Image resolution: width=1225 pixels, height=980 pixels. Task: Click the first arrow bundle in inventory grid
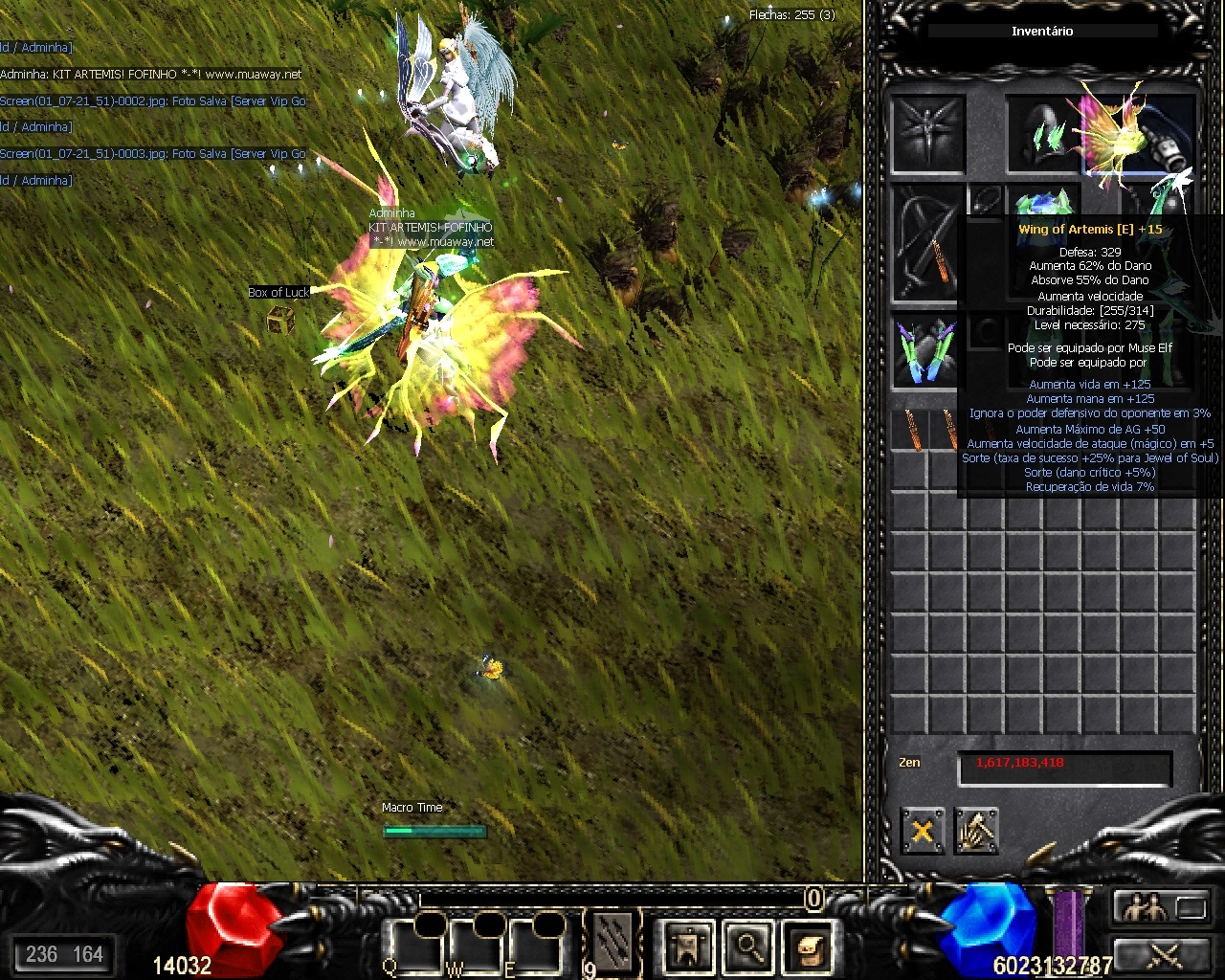coord(910,431)
